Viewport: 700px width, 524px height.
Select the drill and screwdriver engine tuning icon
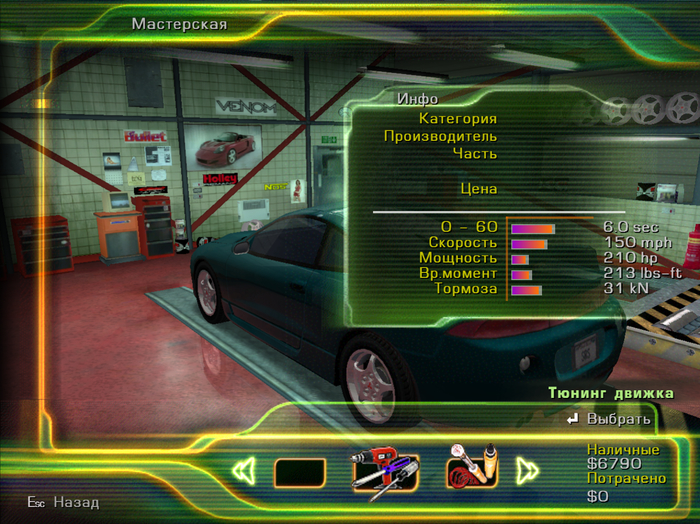385,470
